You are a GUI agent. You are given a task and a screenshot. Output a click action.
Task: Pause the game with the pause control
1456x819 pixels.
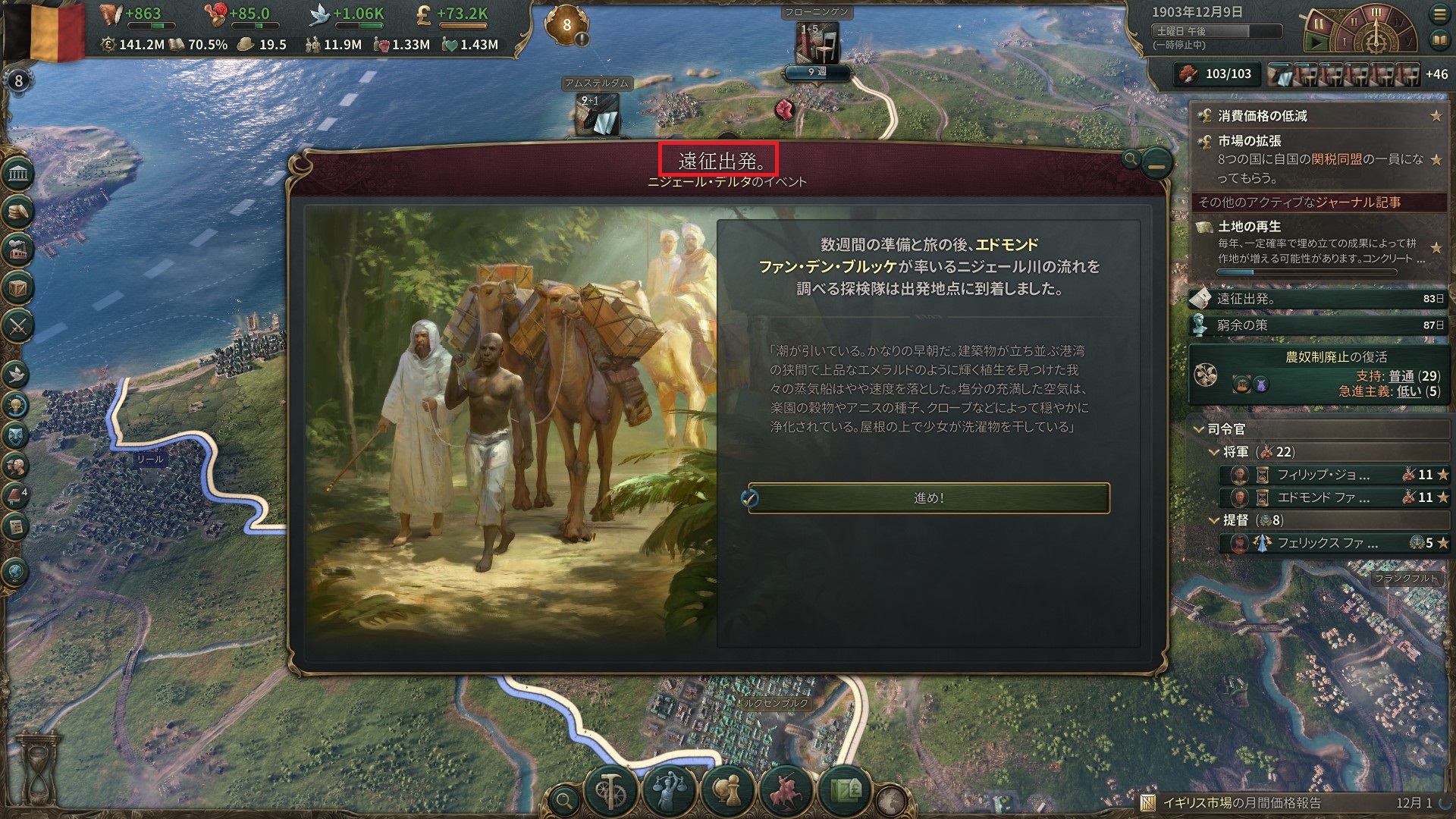[x=1319, y=24]
